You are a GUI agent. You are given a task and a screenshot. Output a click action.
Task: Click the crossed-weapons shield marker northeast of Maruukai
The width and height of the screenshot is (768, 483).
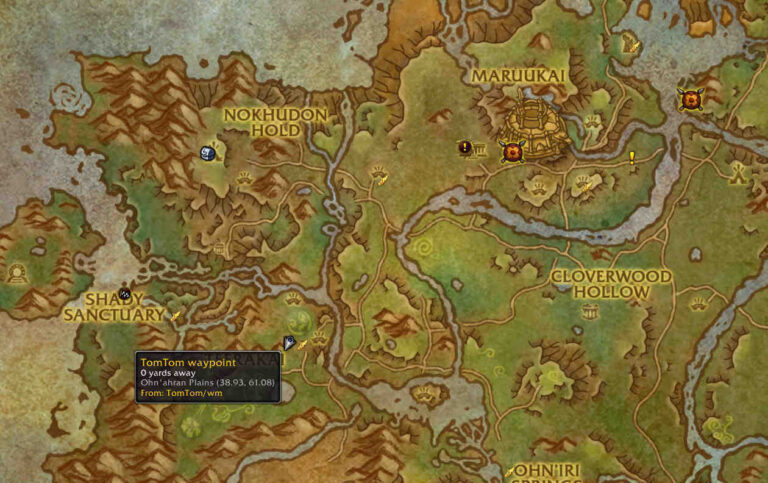point(689,98)
